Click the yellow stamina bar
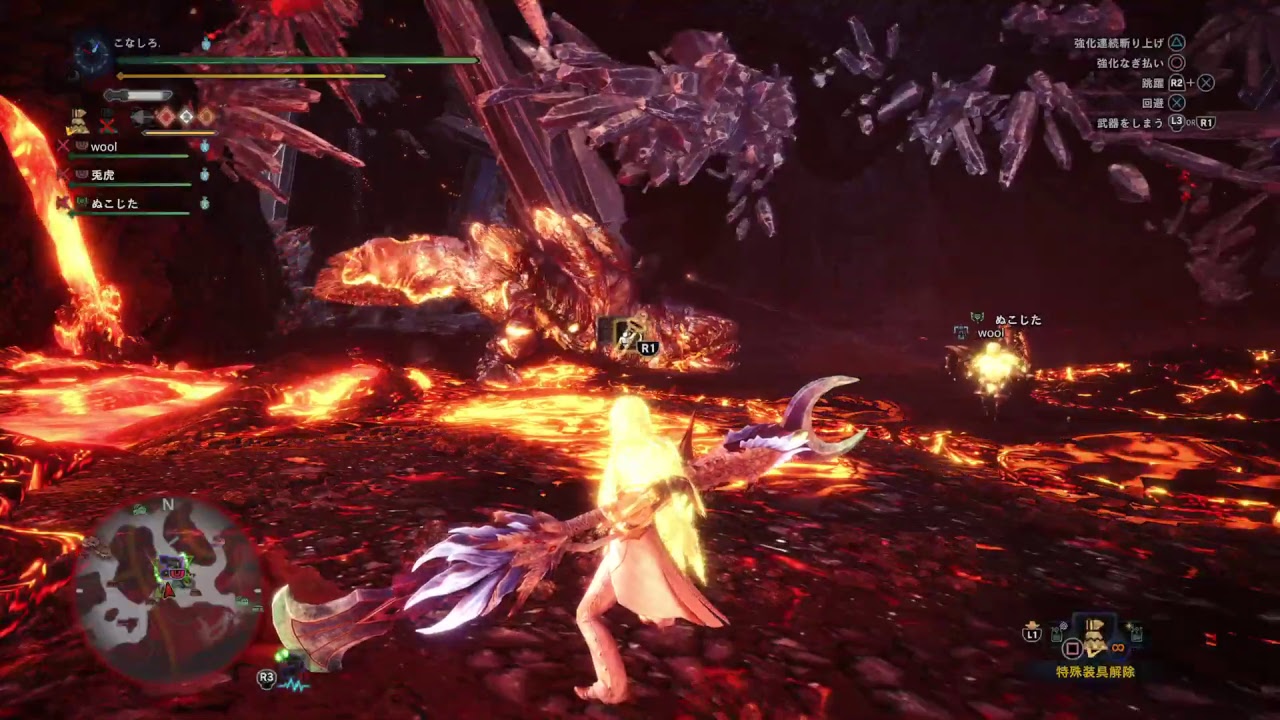Viewport: 1280px width, 720px height. (x=250, y=76)
